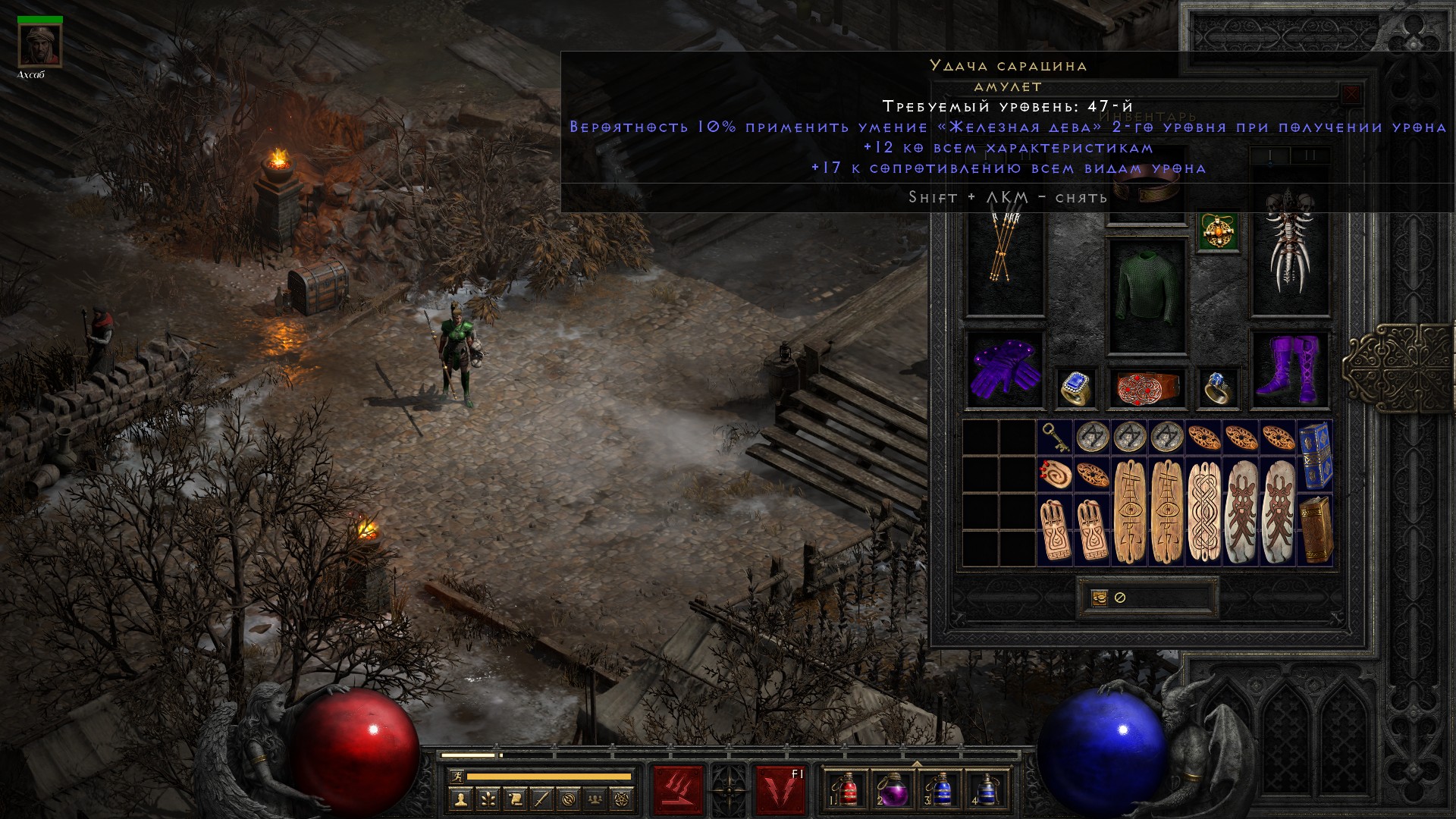
Task: Select the purple boots equipment slot
Action: click(x=1289, y=371)
